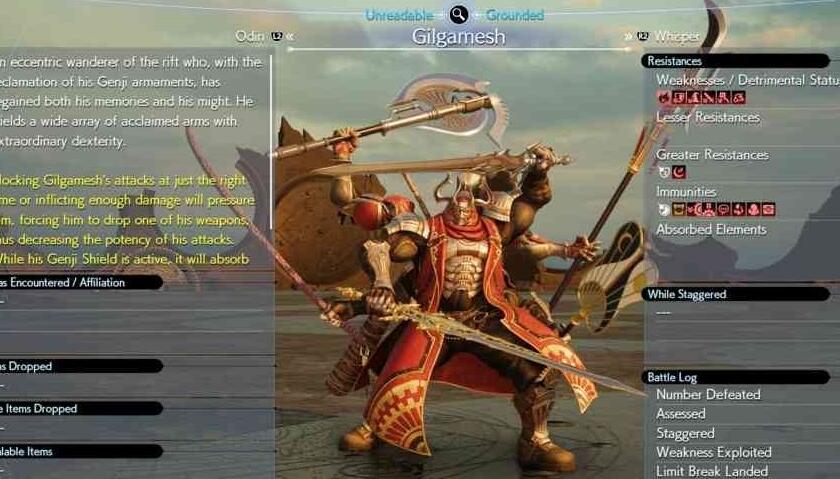Choose the Limit Break Landed log row
The image size is (840, 479).
(711, 471)
